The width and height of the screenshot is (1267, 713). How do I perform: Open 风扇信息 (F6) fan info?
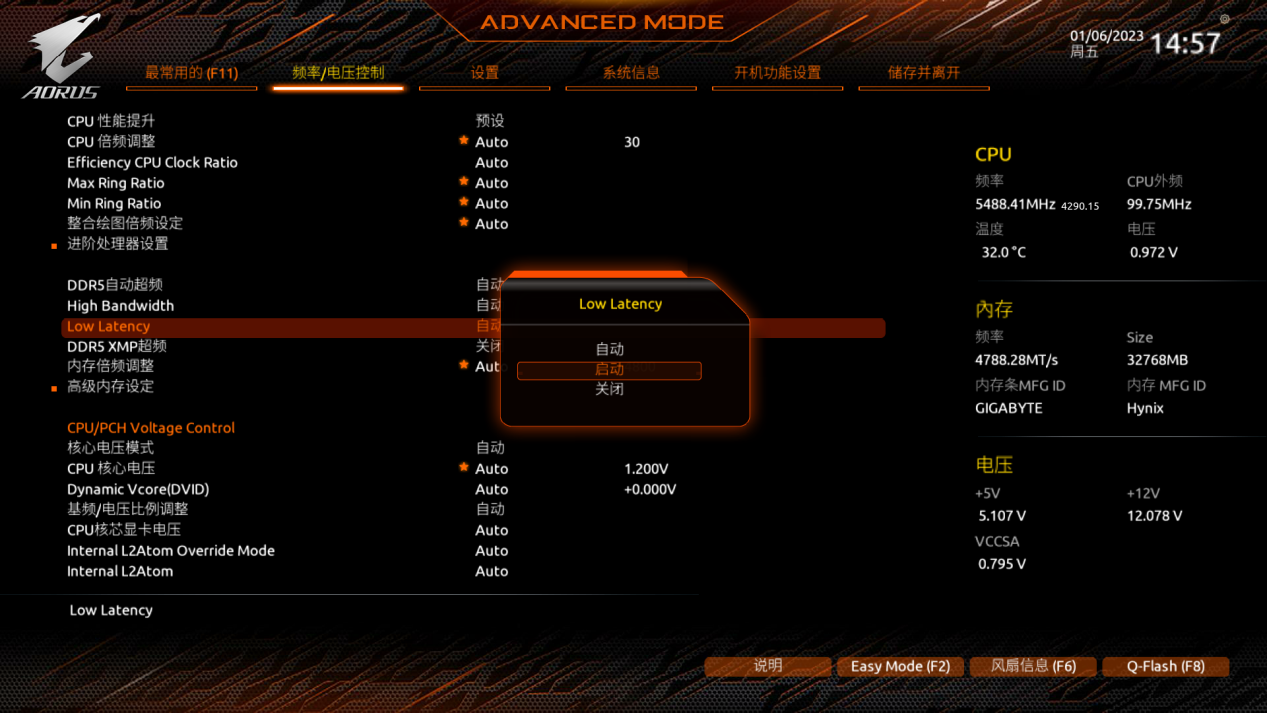pos(1033,666)
